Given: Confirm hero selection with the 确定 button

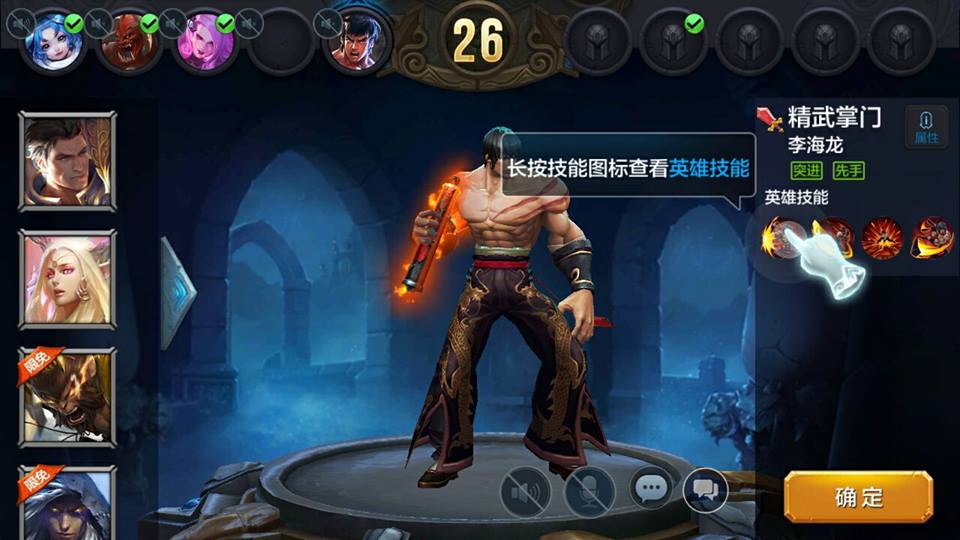Looking at the screenshot, I should coord(858,497).
